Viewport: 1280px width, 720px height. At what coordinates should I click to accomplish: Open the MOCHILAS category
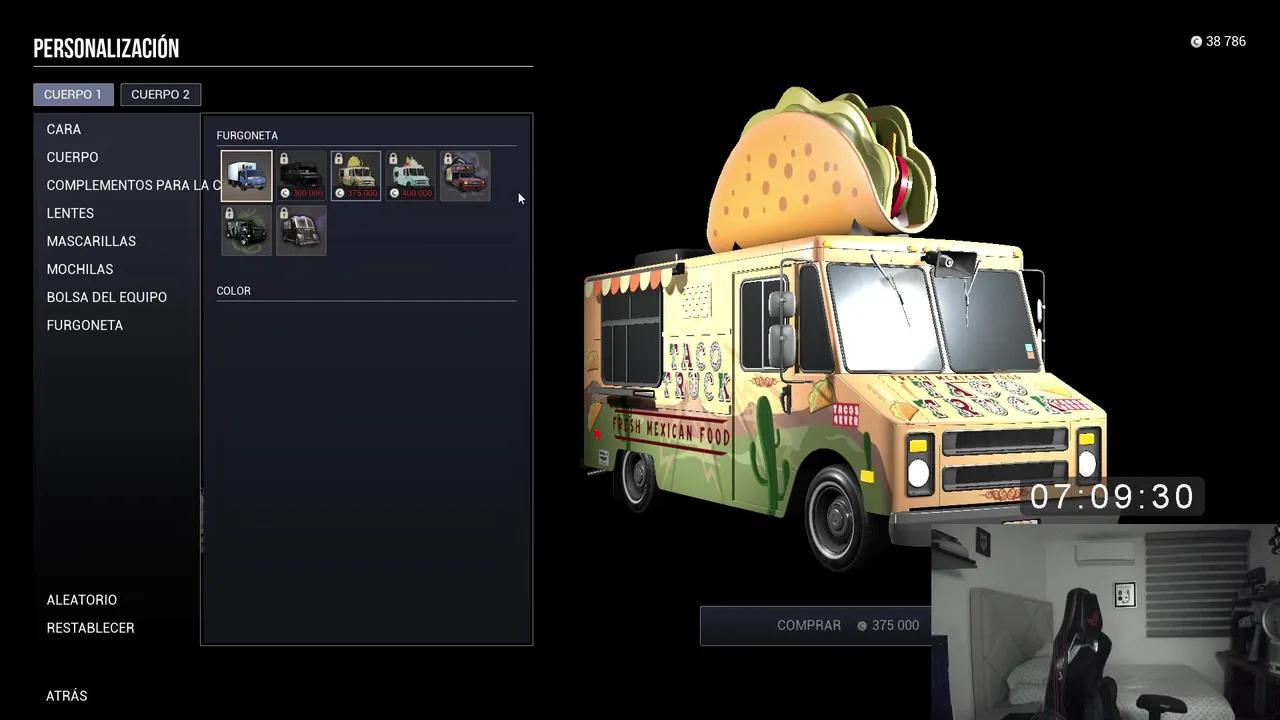point(80,269)
